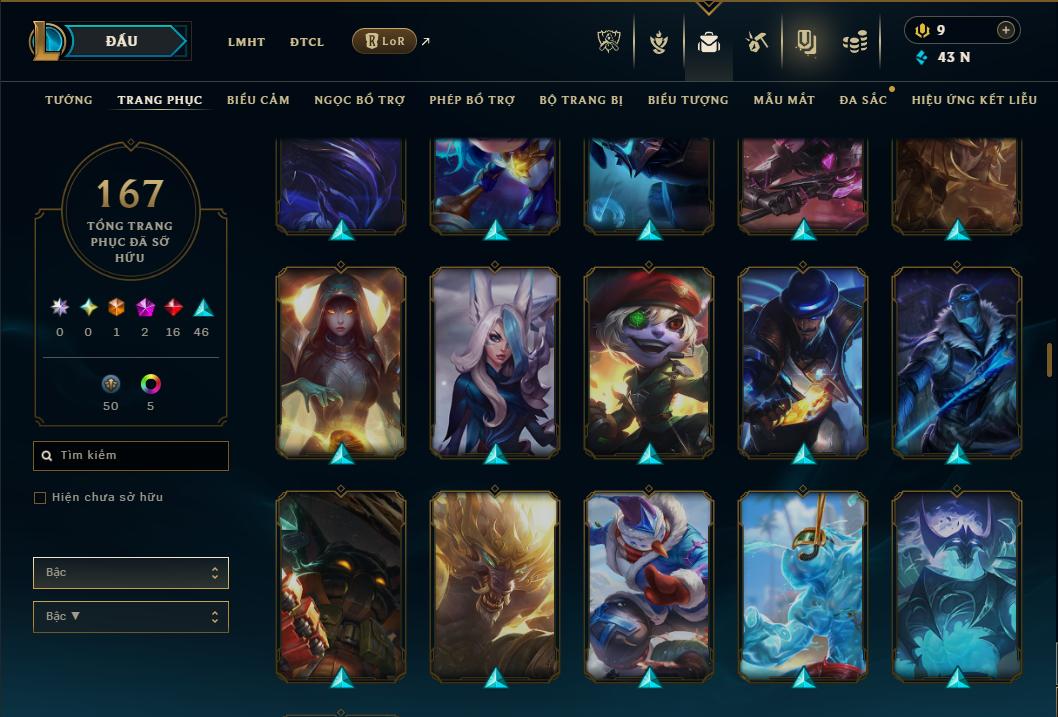
Task: Open the LMHT section
Action: 246,42
